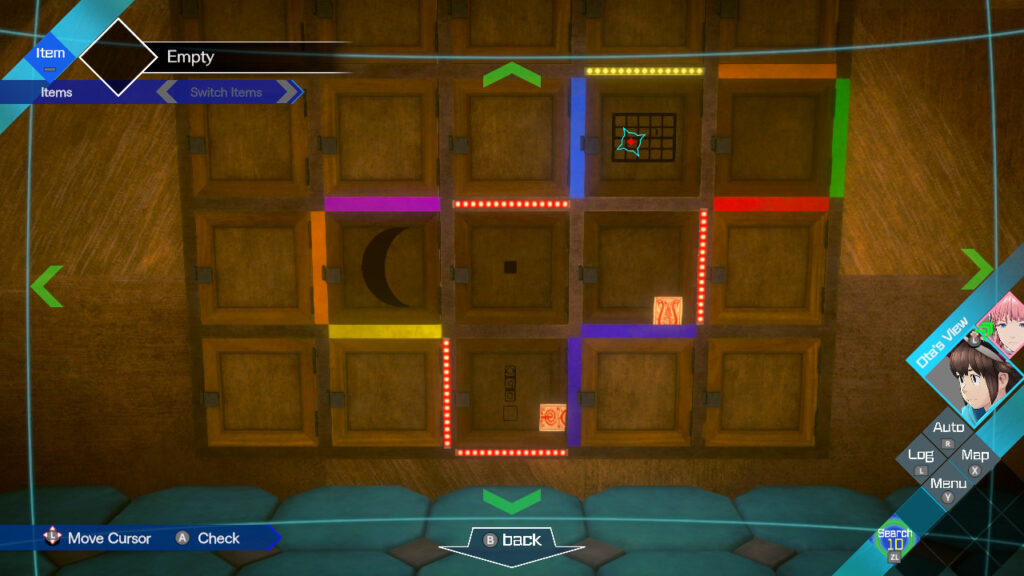Turn view right with green arrow
Image resolution: width=1024 pixels, height=576 pixels.
977,268
